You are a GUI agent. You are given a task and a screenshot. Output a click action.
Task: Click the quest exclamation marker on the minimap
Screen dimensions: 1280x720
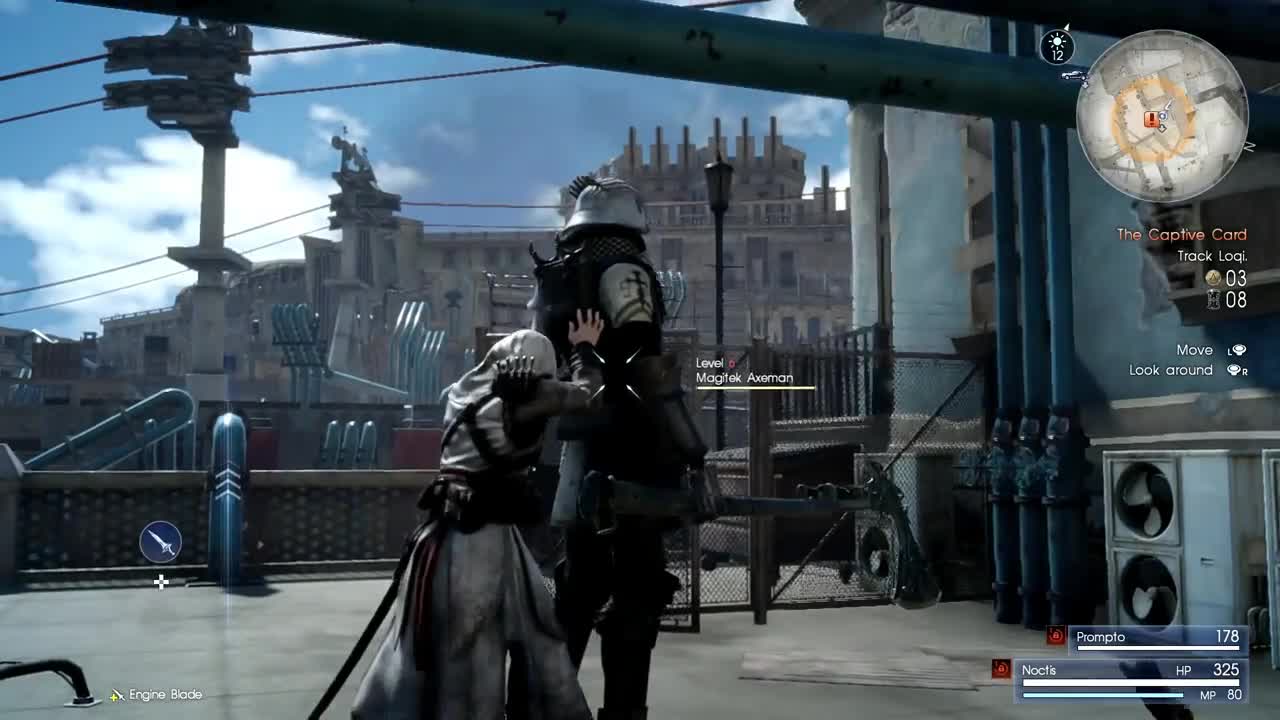point(1152,119)
